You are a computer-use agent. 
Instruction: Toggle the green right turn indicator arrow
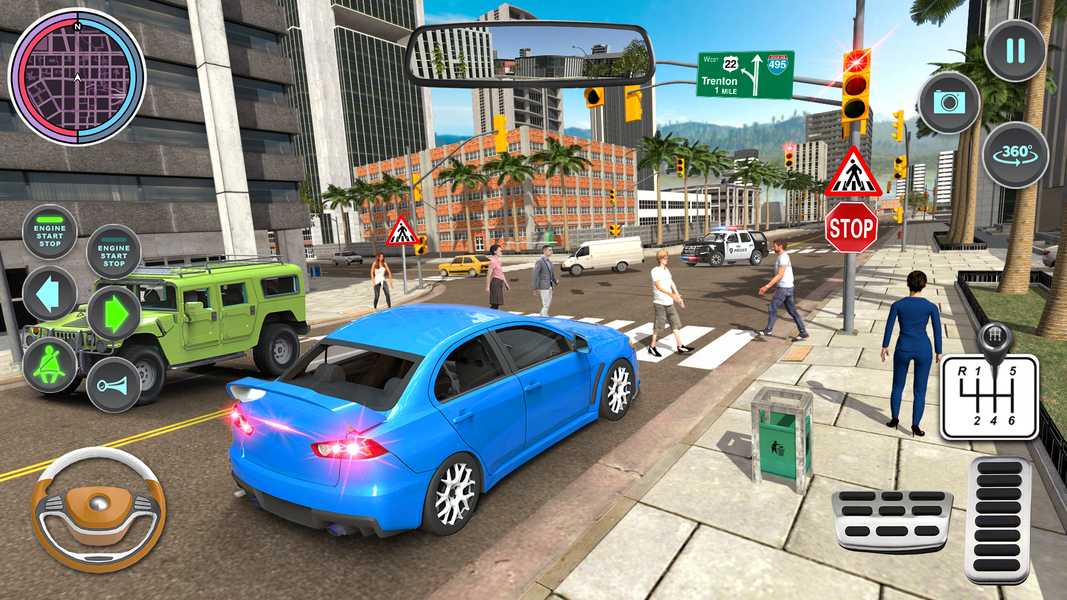coord(113,314)
